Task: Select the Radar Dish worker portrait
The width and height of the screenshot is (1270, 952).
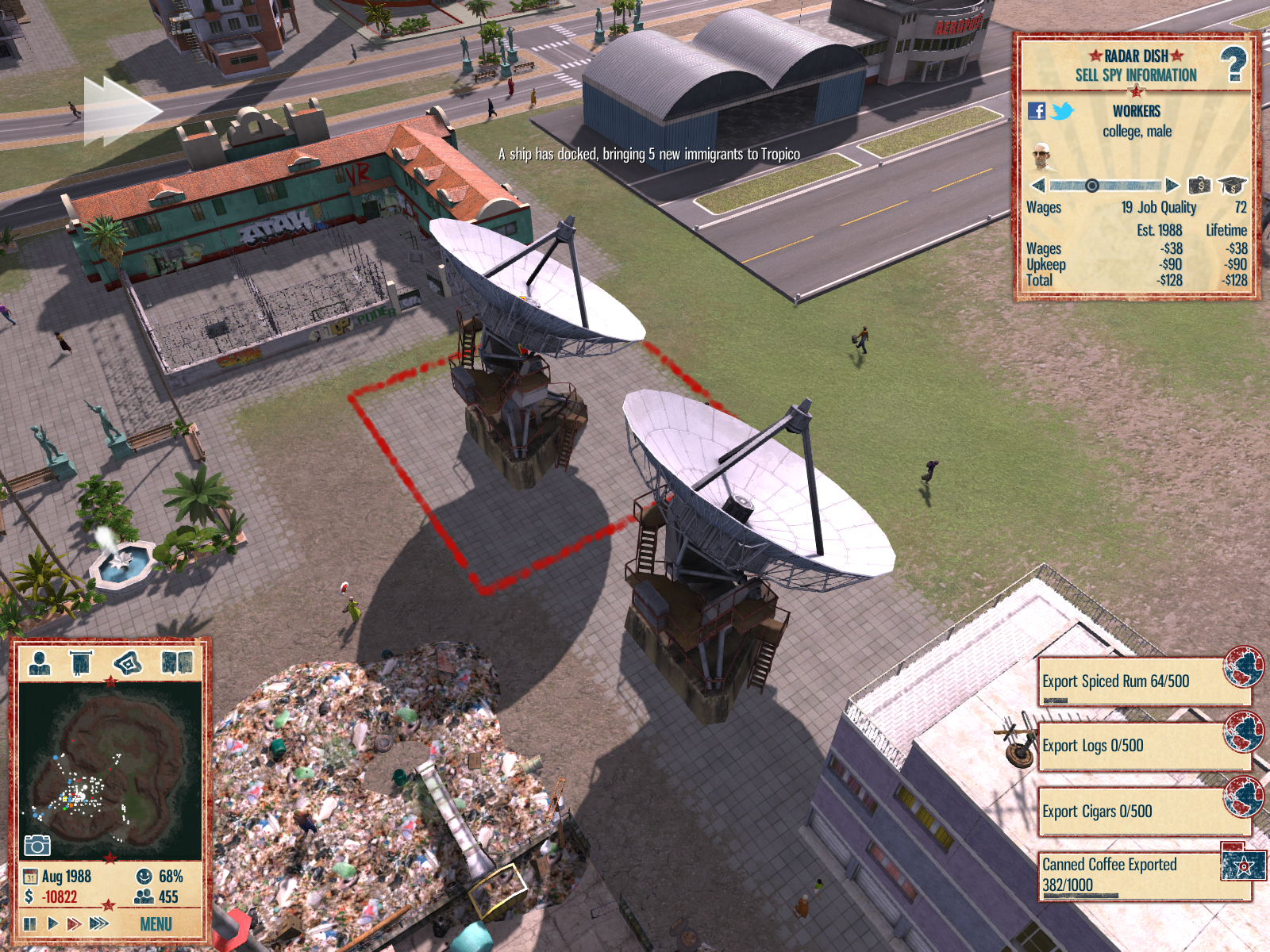Action: point(1041,157)
